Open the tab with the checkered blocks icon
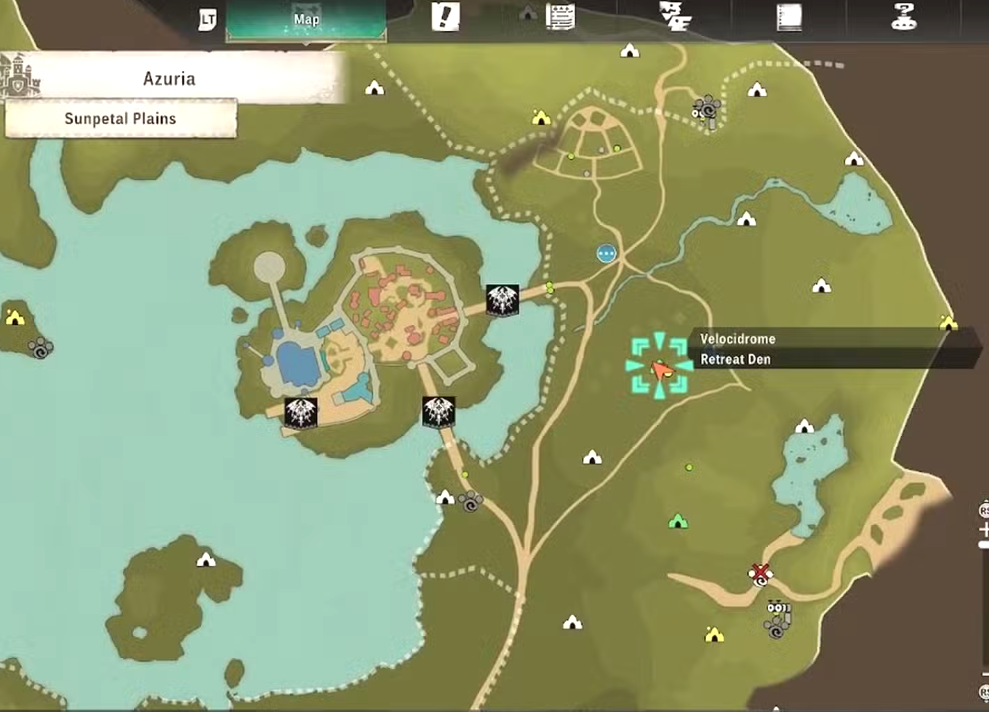The image size is (989, 712). pos(672,17)
